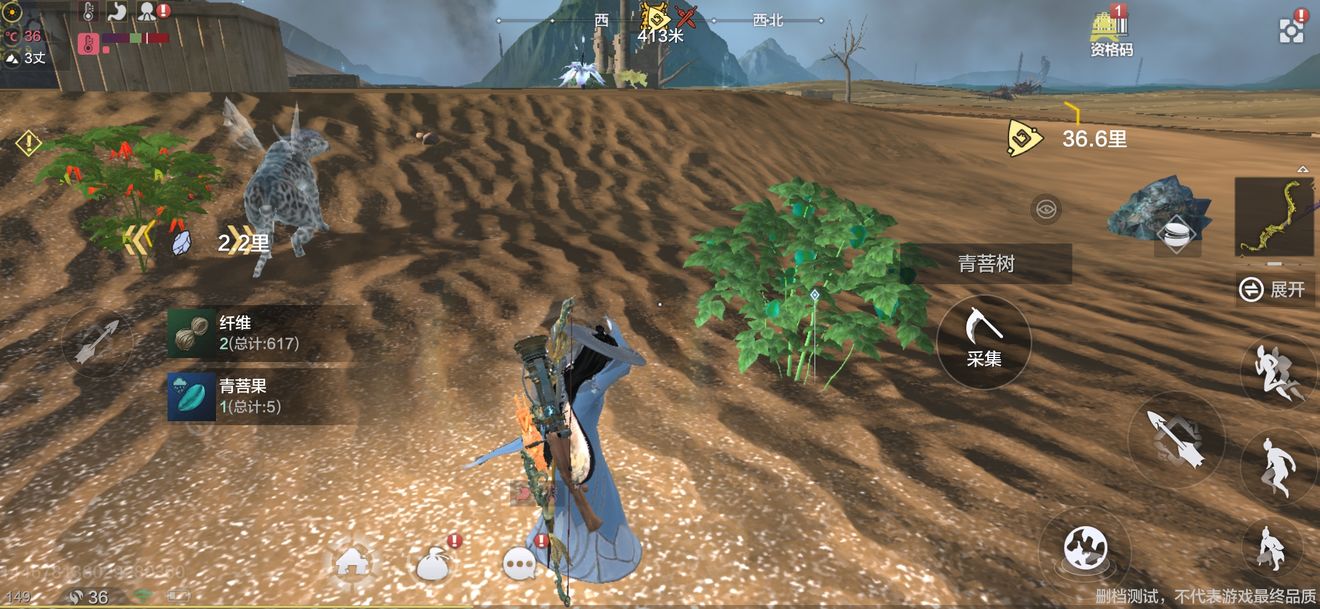1320x609 pixels.
Task: Fire the main arrow attack button
Action: 1176,439
